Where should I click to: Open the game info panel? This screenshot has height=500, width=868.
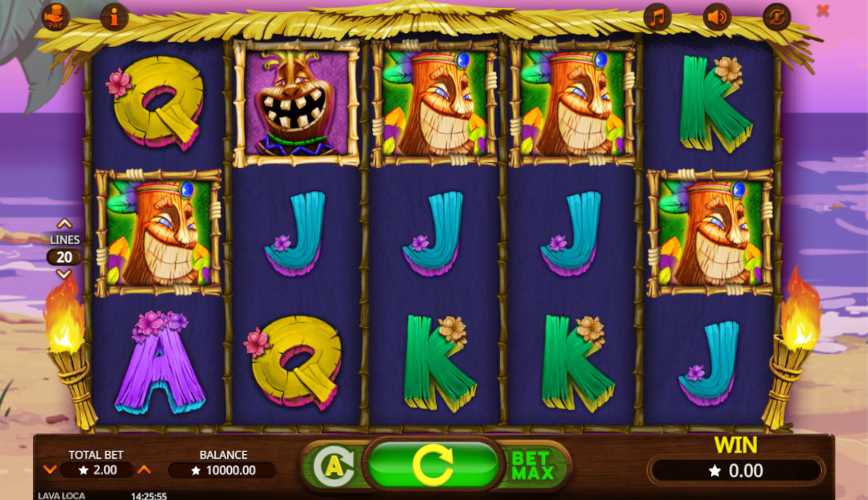[x=114, y=16]
